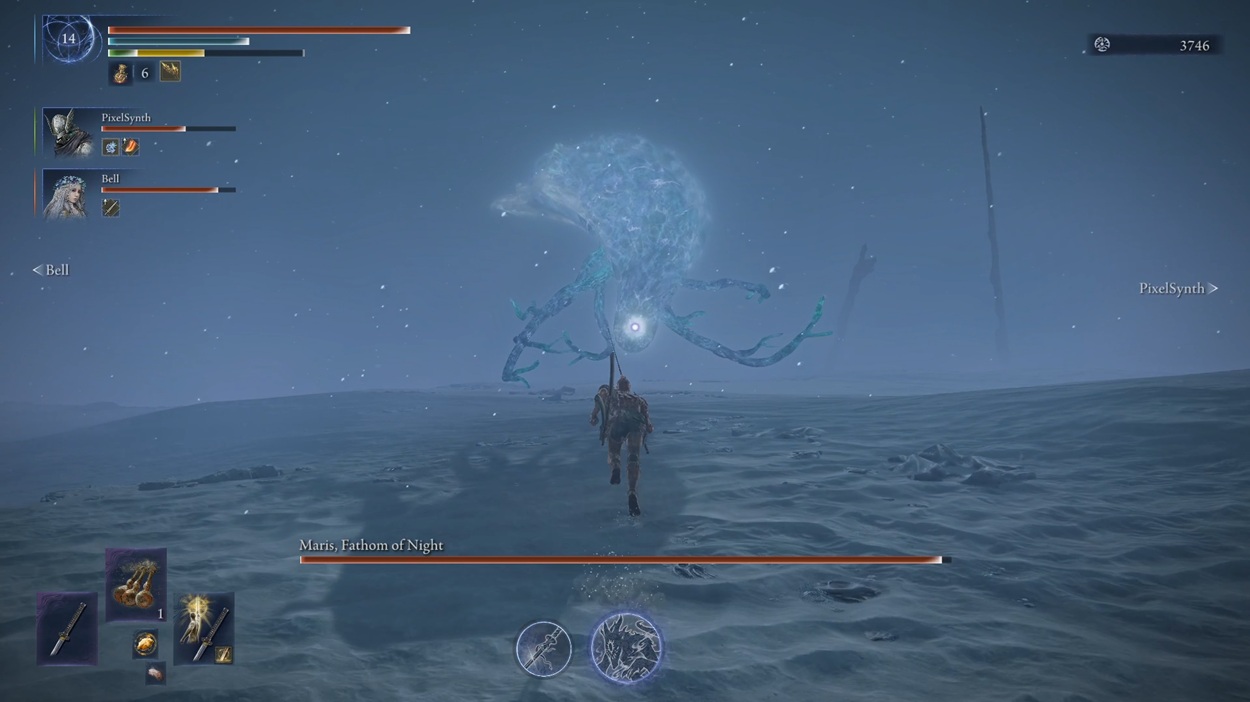Use the flask icon beside the 6

click(121, 73)
